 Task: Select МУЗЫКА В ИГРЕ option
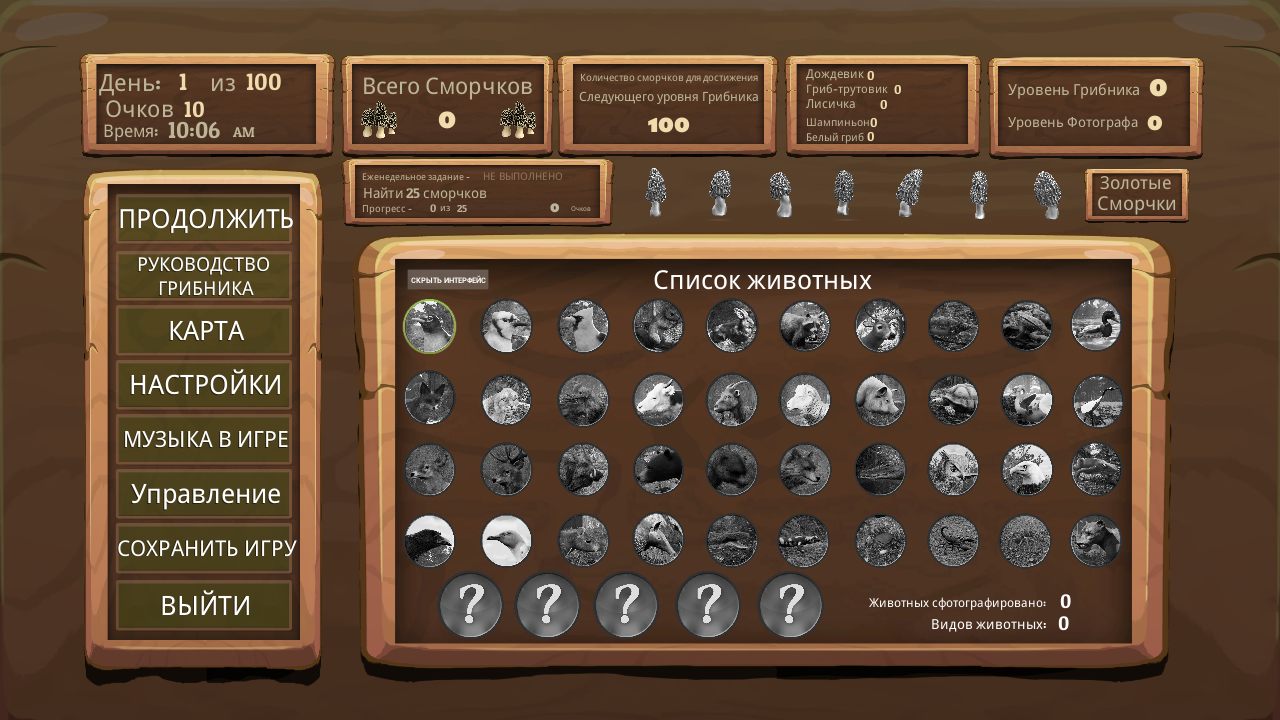[x=205, y=439]
